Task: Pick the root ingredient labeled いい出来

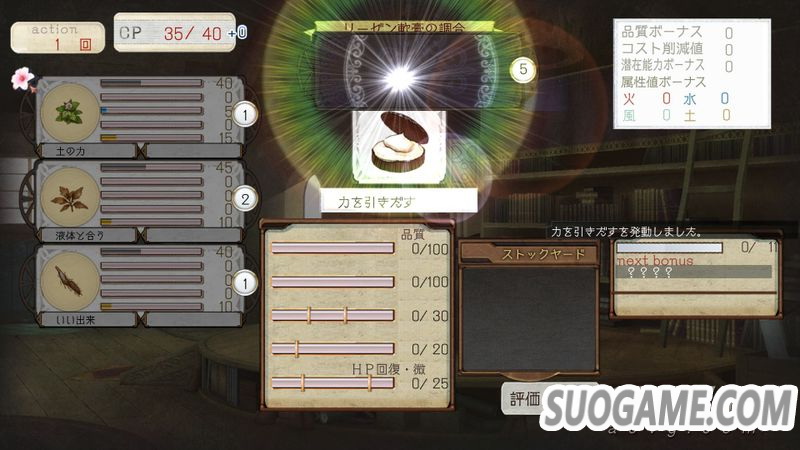Action: pos(70,281)
